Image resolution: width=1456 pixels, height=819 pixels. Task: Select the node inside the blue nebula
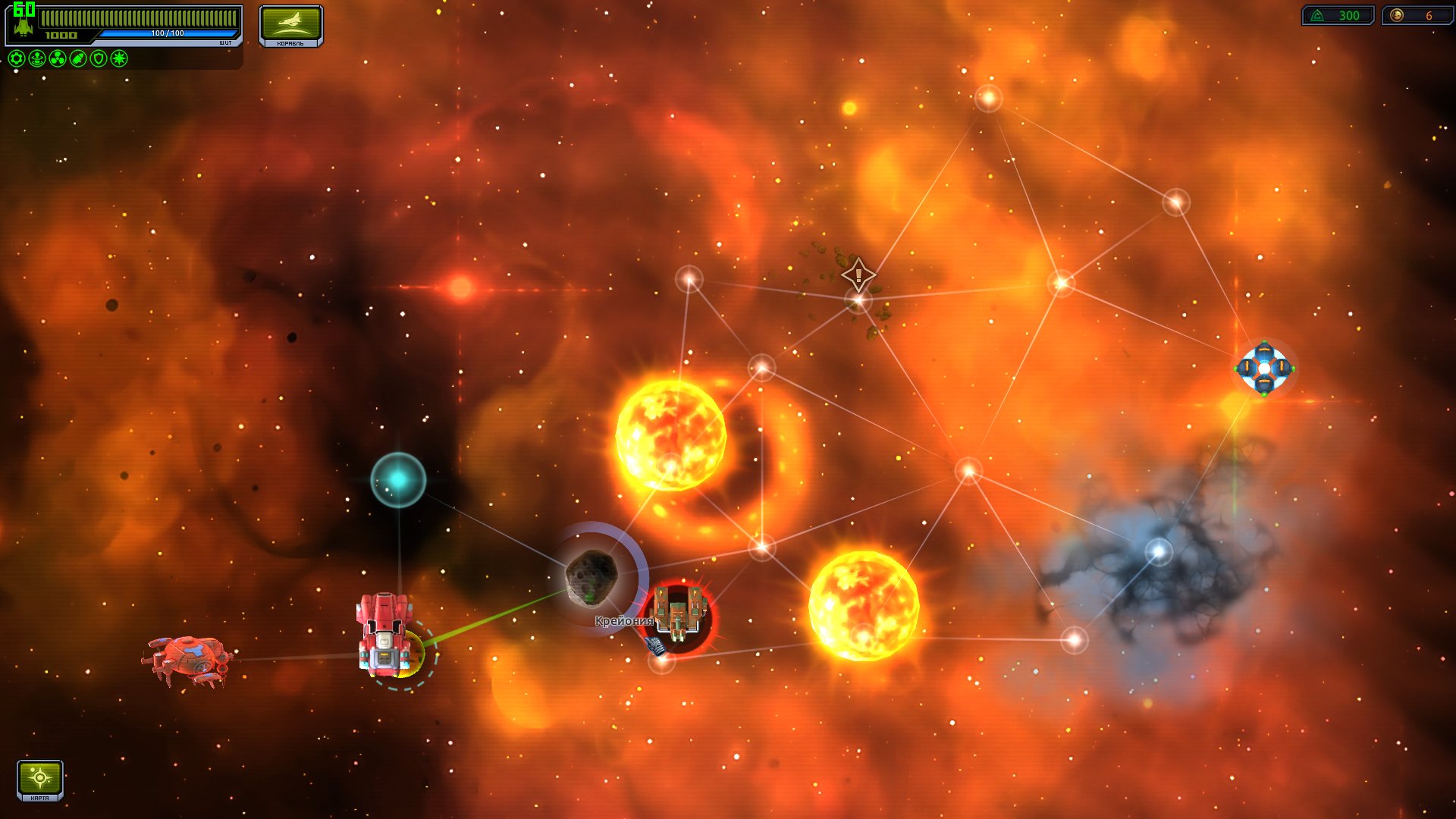pyautogui.click(x=1158, y=551)
